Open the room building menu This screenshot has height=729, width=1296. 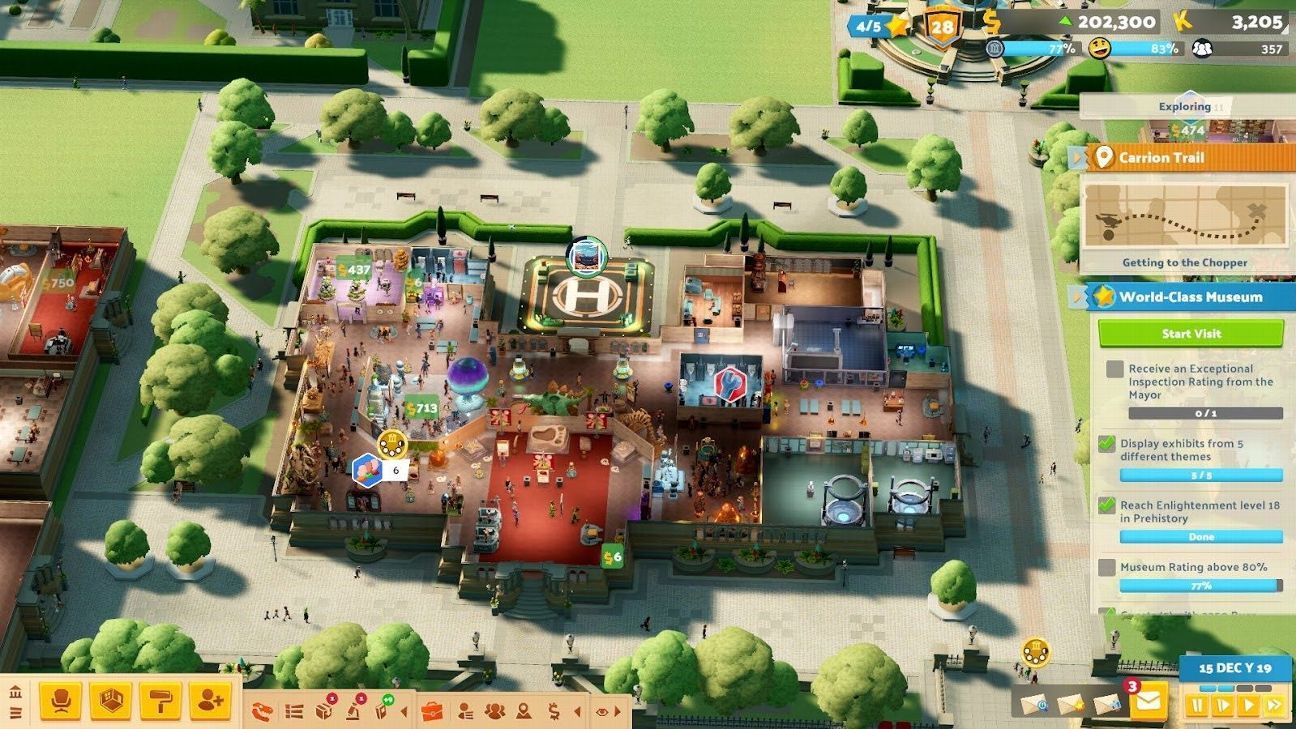[x=110, y=701]
